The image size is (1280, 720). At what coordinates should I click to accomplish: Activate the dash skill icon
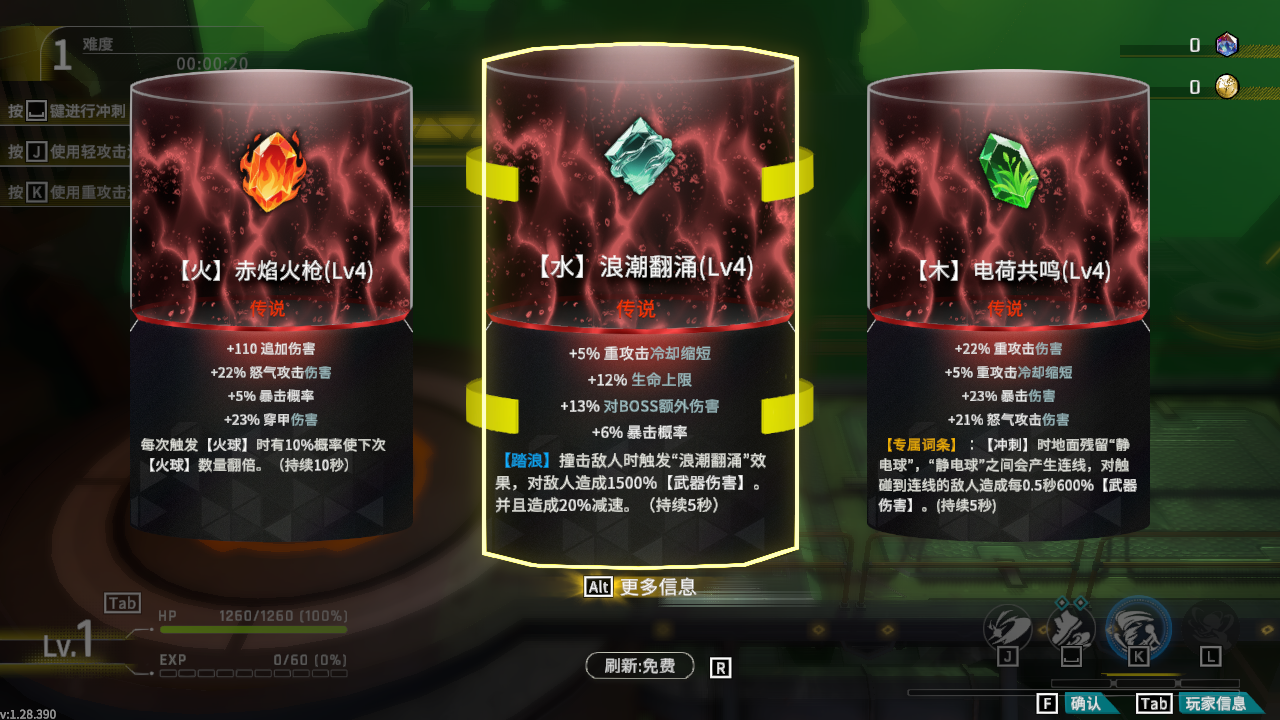[x=1071, y=628]
